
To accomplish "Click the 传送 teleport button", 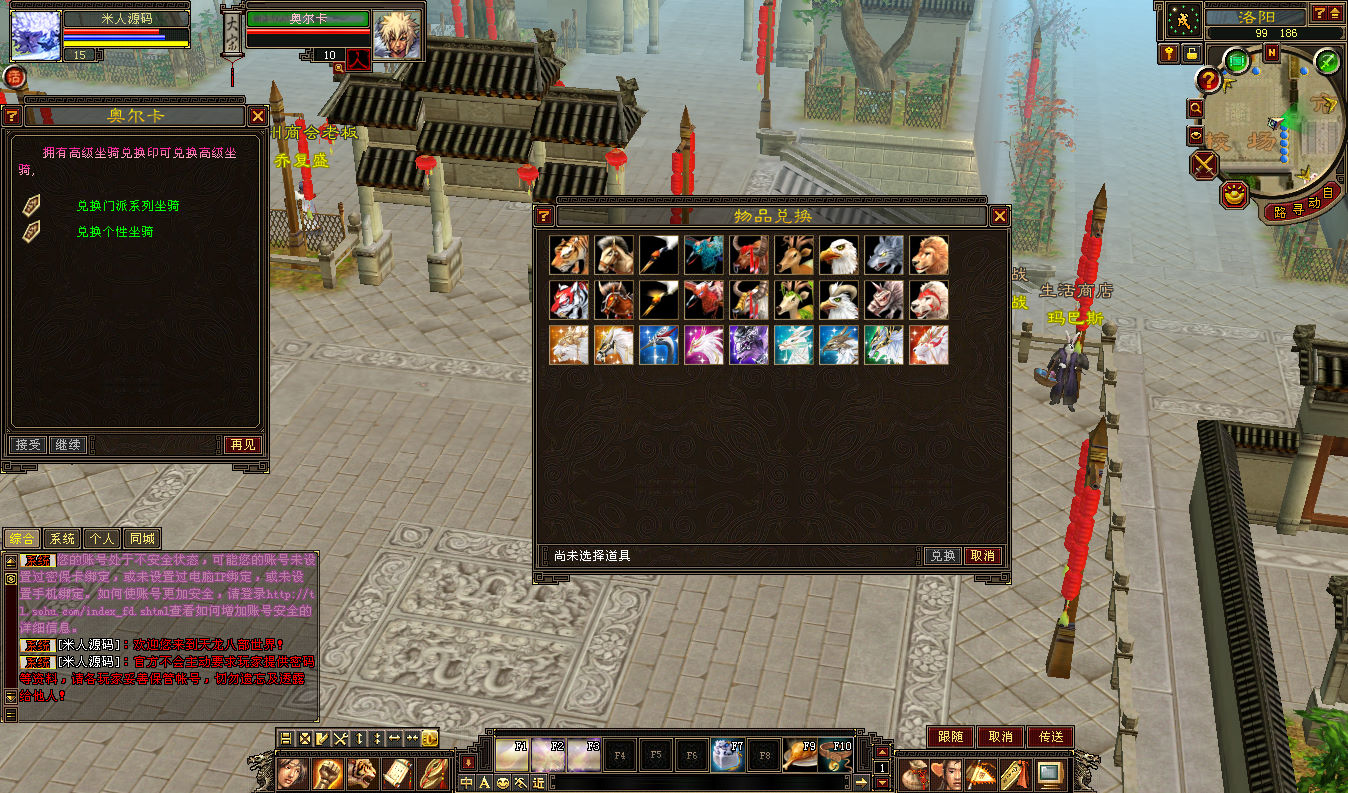I will pos(1050,737).
